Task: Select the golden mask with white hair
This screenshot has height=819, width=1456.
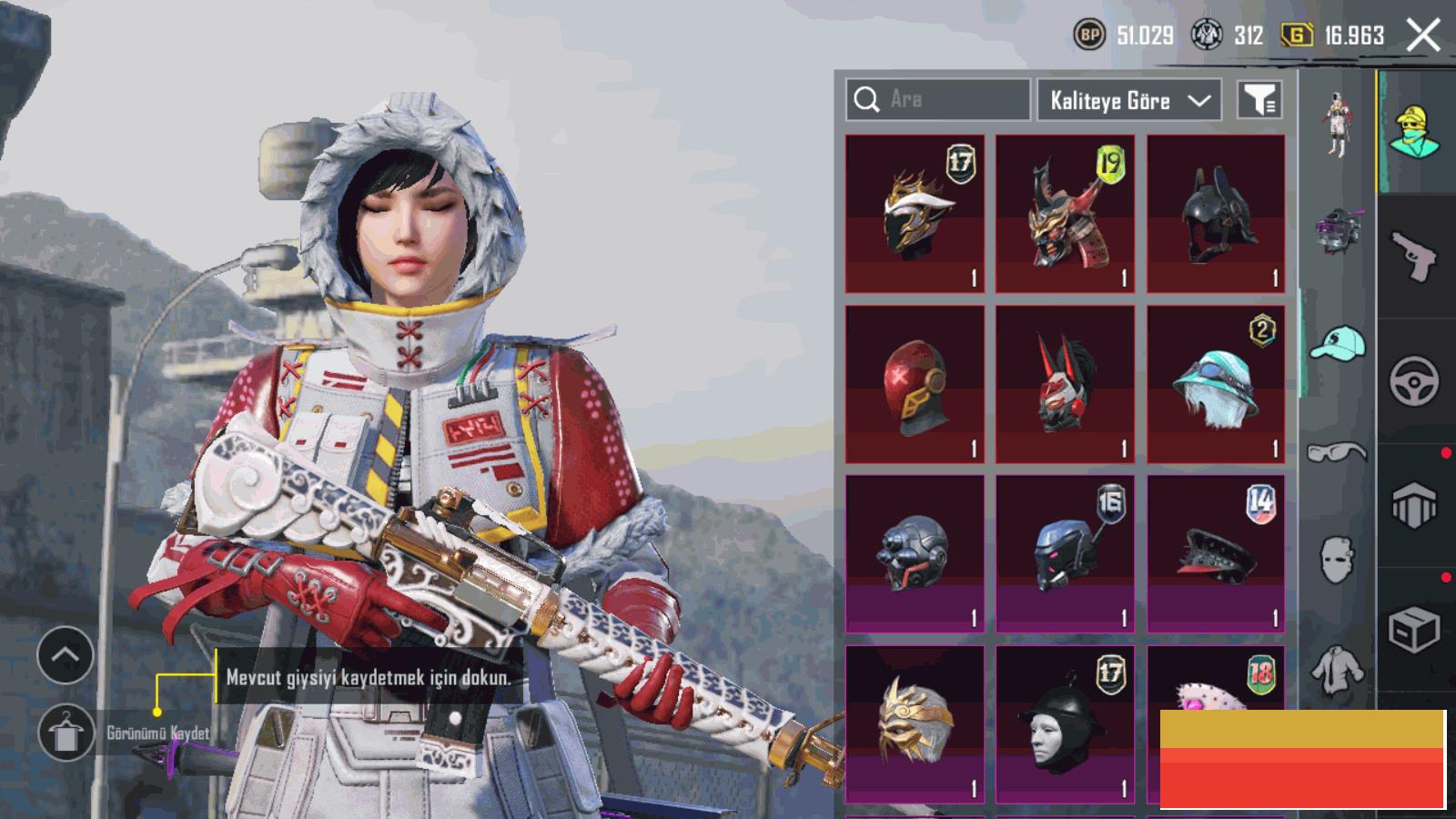Action: tap(915, 723)
